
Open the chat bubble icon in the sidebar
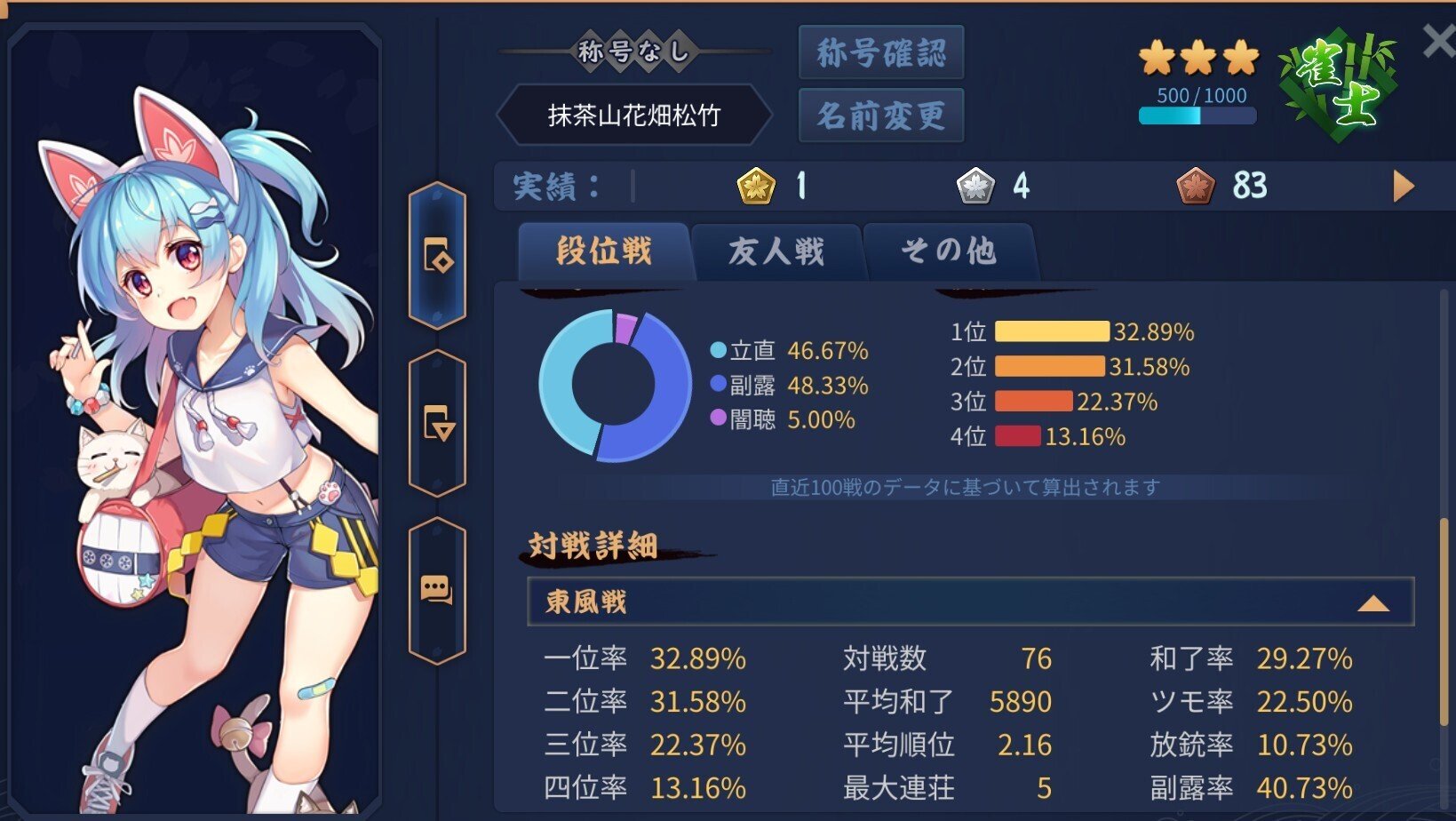(x=437, y=586)
